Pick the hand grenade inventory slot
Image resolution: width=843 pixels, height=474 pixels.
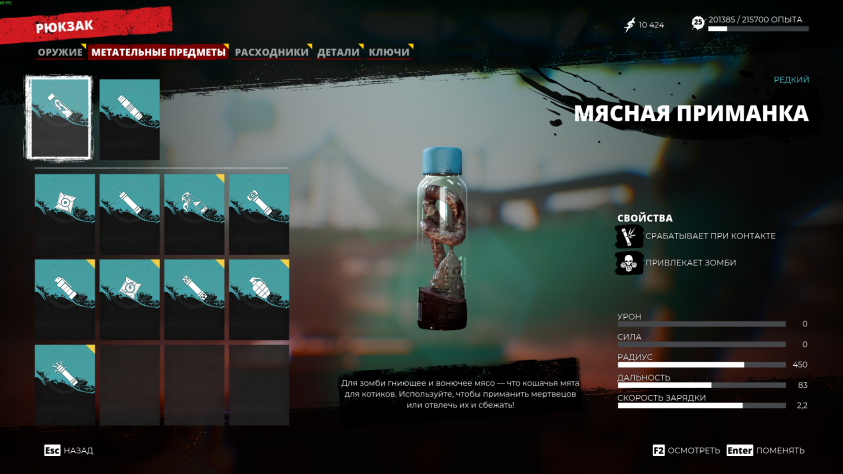click(259, 299)
